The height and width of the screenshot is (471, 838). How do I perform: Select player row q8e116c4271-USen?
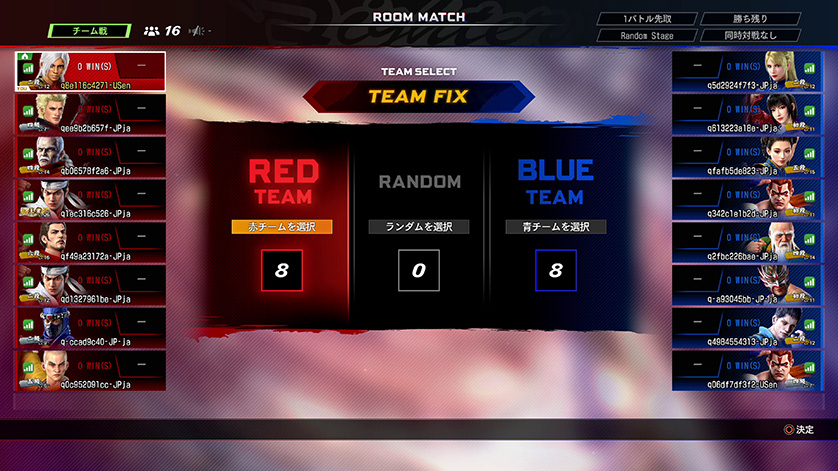90,71
